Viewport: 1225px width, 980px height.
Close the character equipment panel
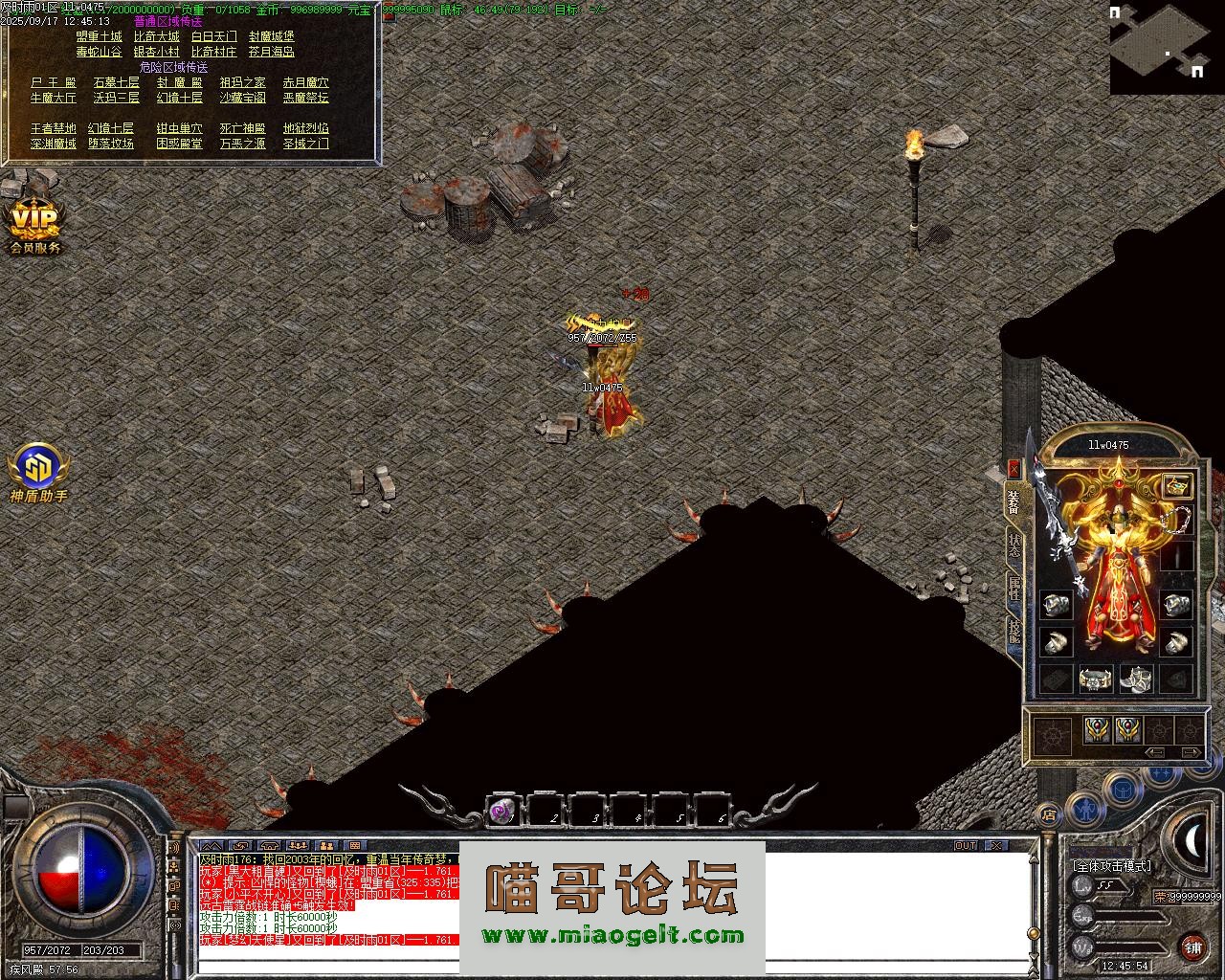pyautogui.click(x=1013, y=469)
